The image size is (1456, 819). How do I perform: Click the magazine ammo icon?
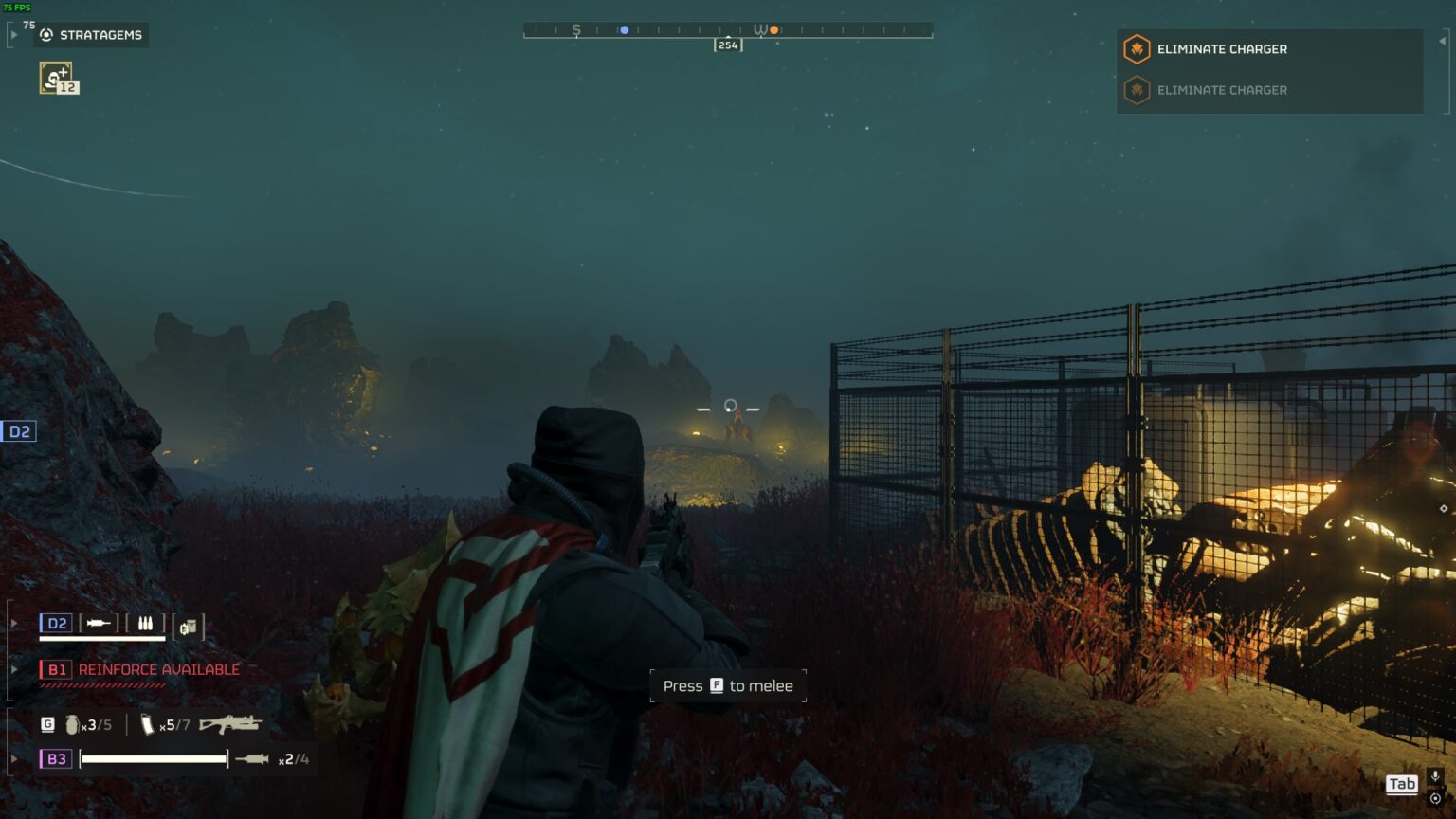147,725
